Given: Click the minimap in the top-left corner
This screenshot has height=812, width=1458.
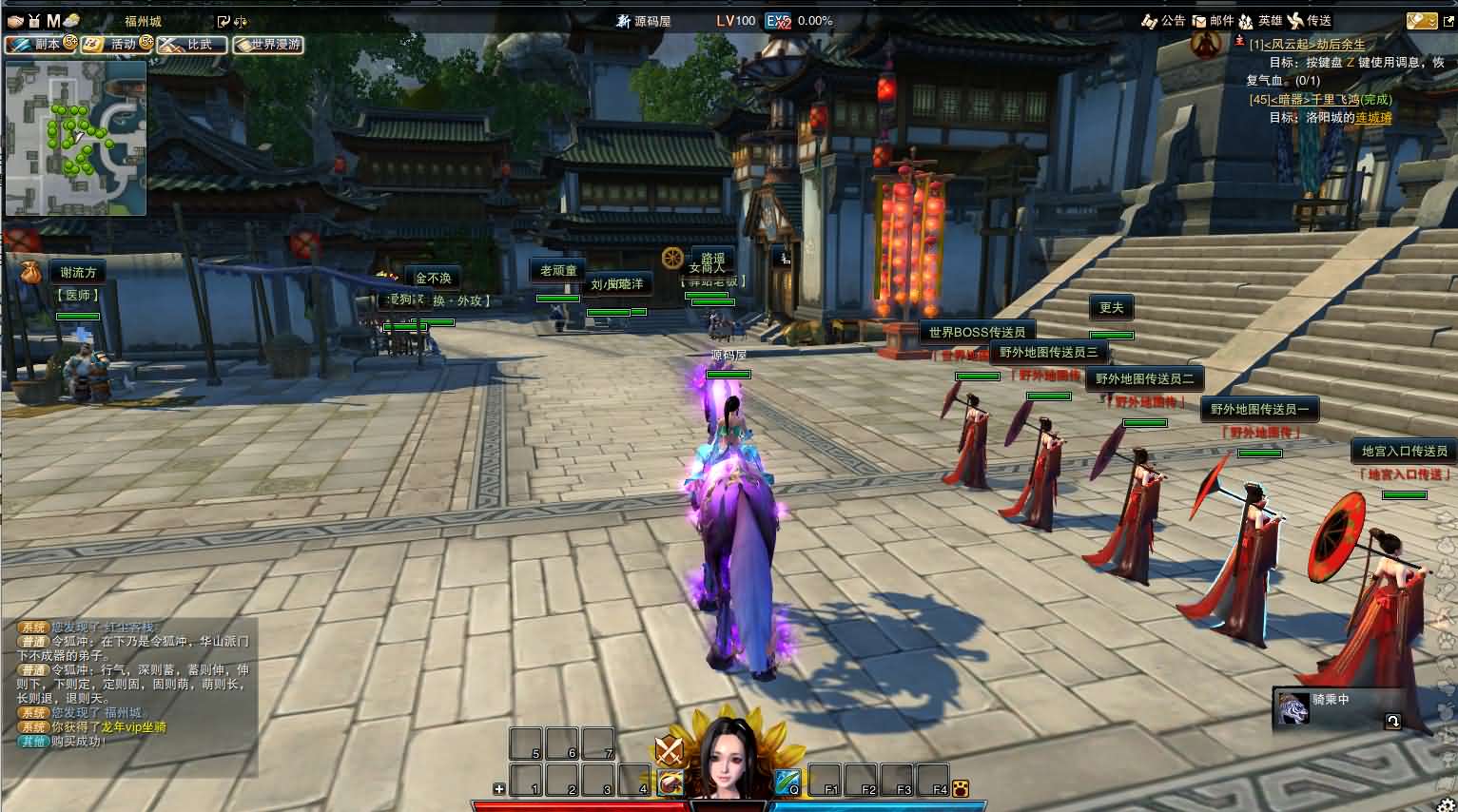Looking at the screenshot, I should pos(76,138).
